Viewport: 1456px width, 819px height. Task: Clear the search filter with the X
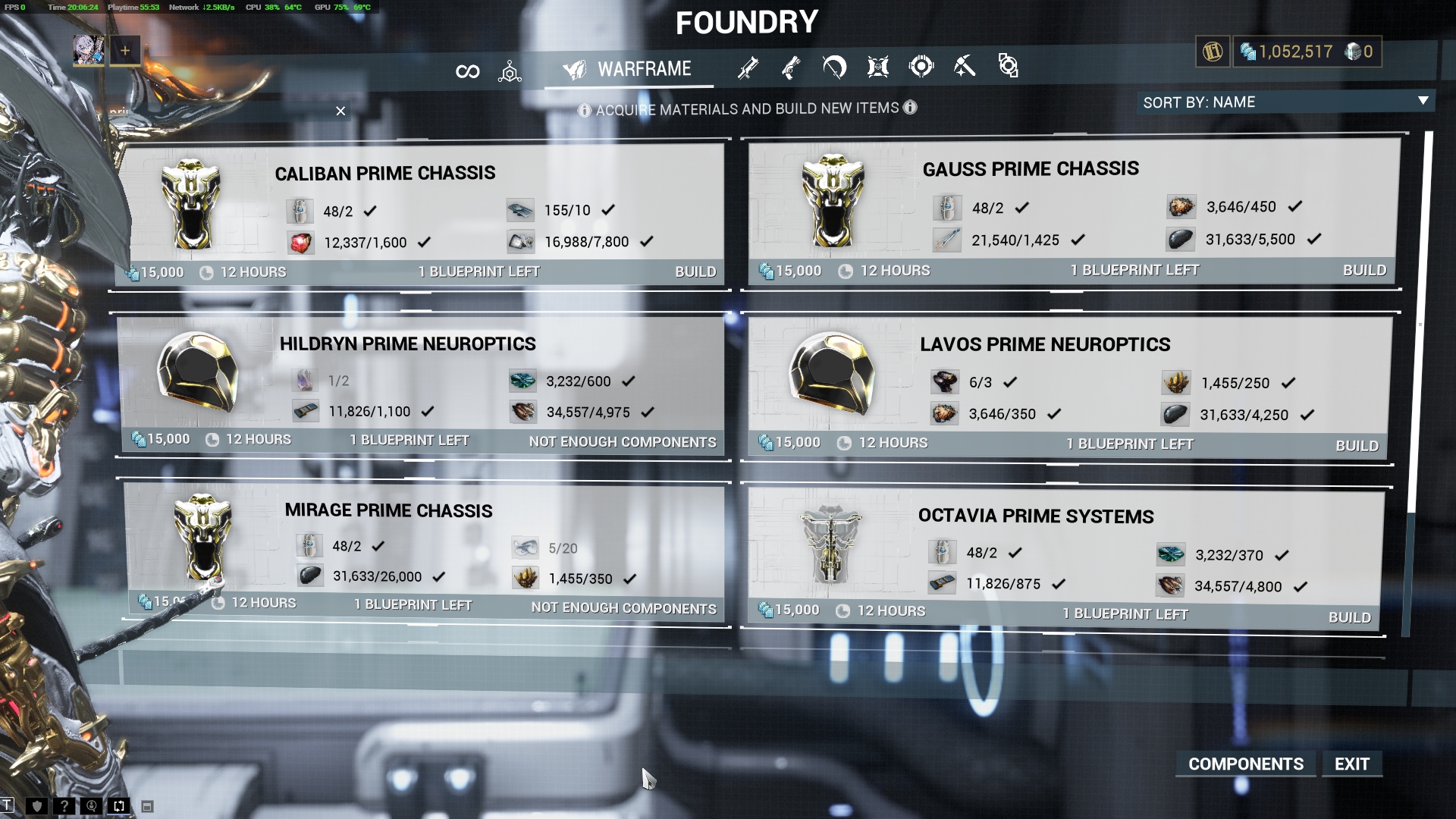(x=340, y=111)
